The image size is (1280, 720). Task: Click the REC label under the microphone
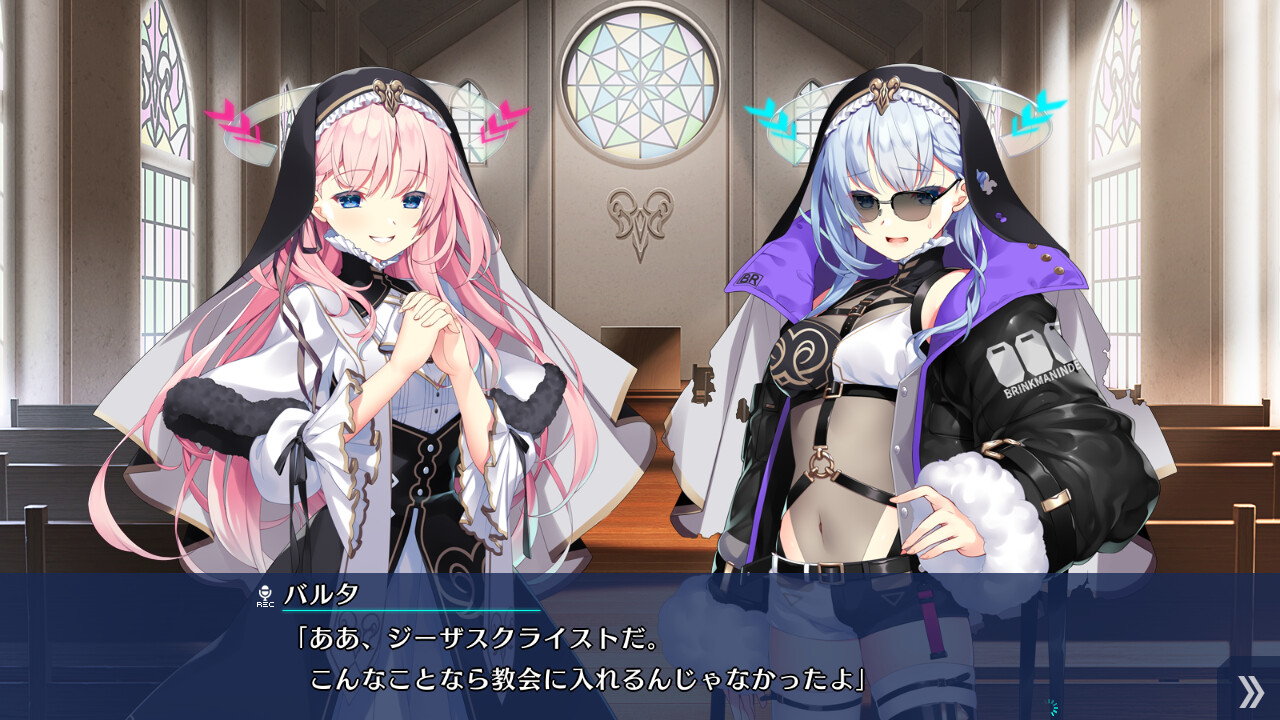coord(263,606)
